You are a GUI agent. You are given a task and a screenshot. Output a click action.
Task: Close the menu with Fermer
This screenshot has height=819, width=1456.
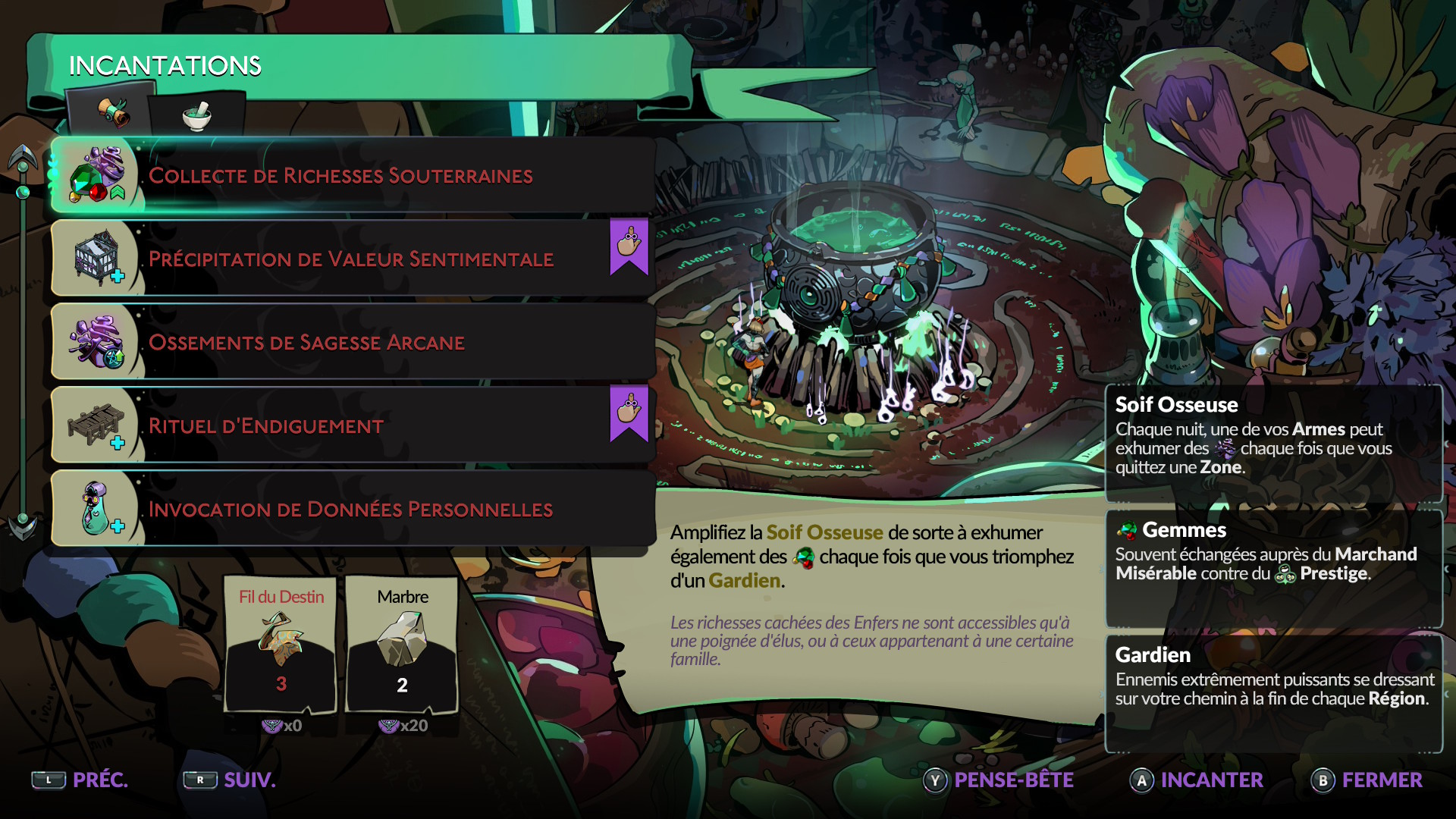point(1367,780)
